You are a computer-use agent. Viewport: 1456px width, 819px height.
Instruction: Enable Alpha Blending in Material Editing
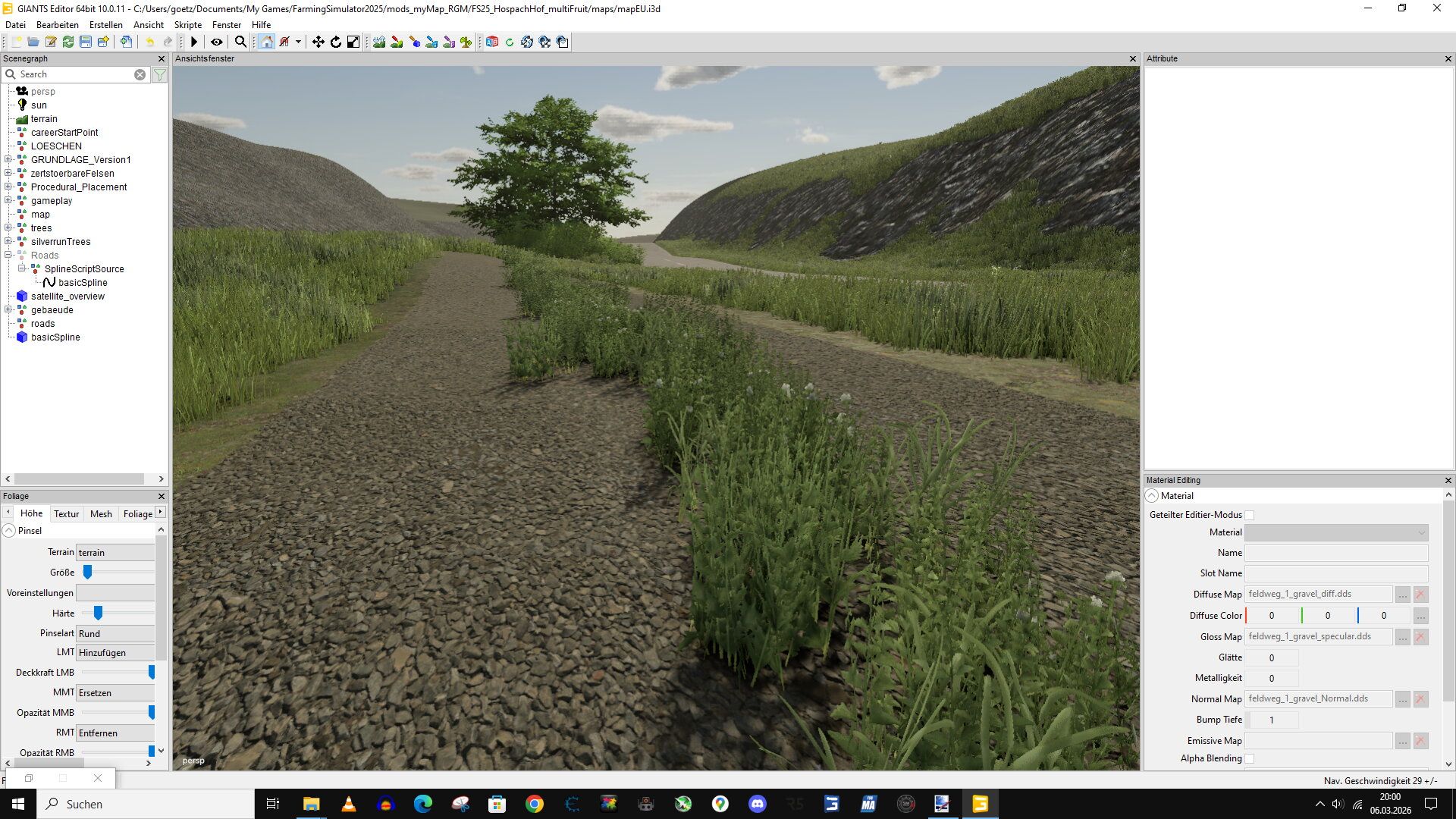pyautogui.click(x=1248, y=758)
